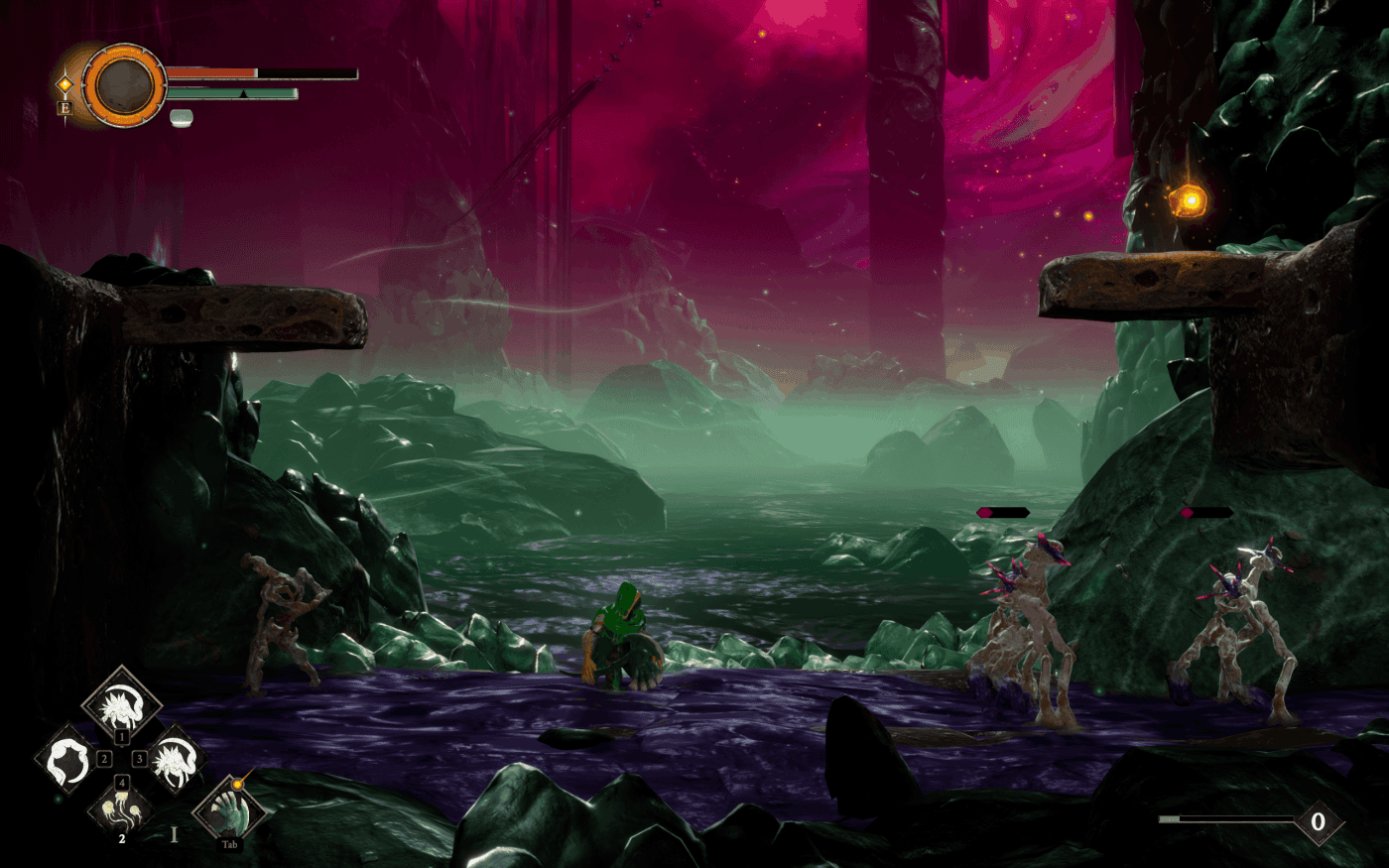The height and width of the screenshot is (868, 1389).
Task: Choose the glowing mushroom item in slot 4
Action: click(121, 809)
